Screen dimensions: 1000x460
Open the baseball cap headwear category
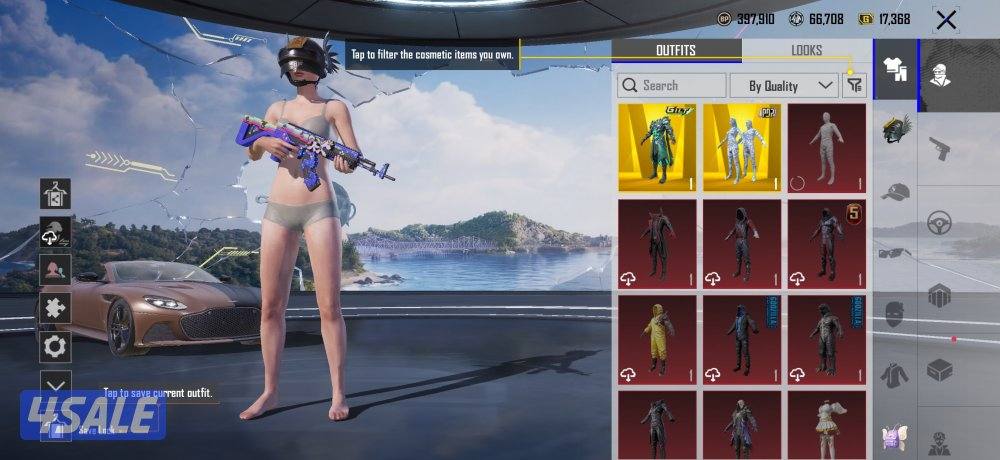click(x=895, y=192)
